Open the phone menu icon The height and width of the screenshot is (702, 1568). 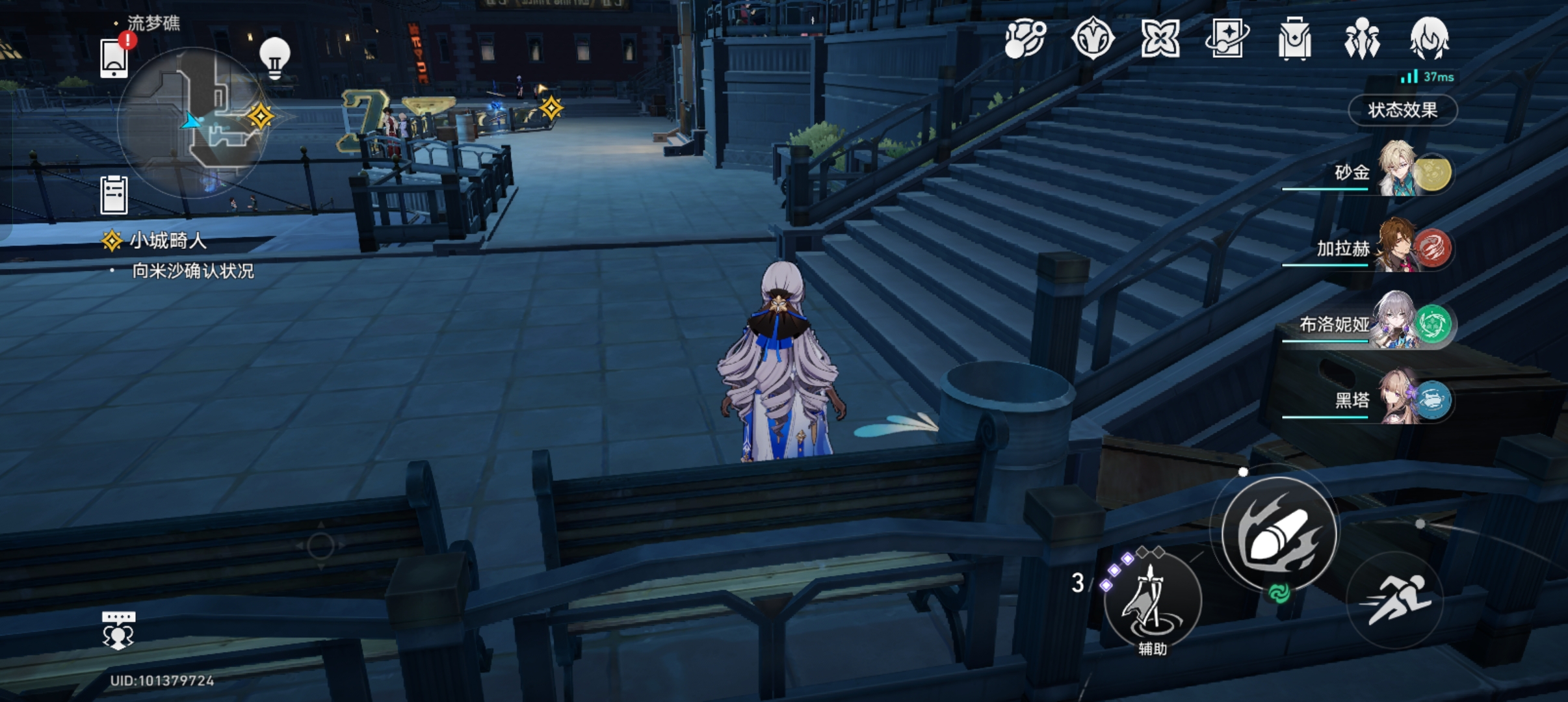click(x=114, y=57)
